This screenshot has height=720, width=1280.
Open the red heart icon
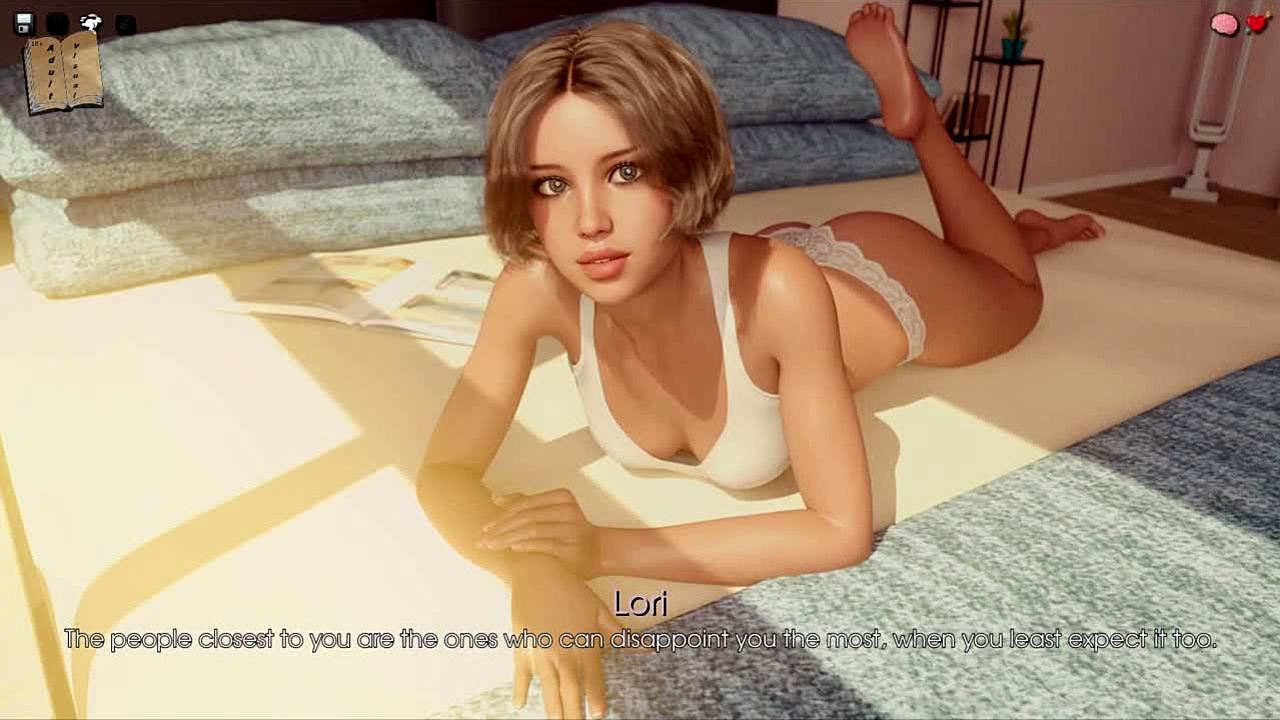click(1257, 23)
